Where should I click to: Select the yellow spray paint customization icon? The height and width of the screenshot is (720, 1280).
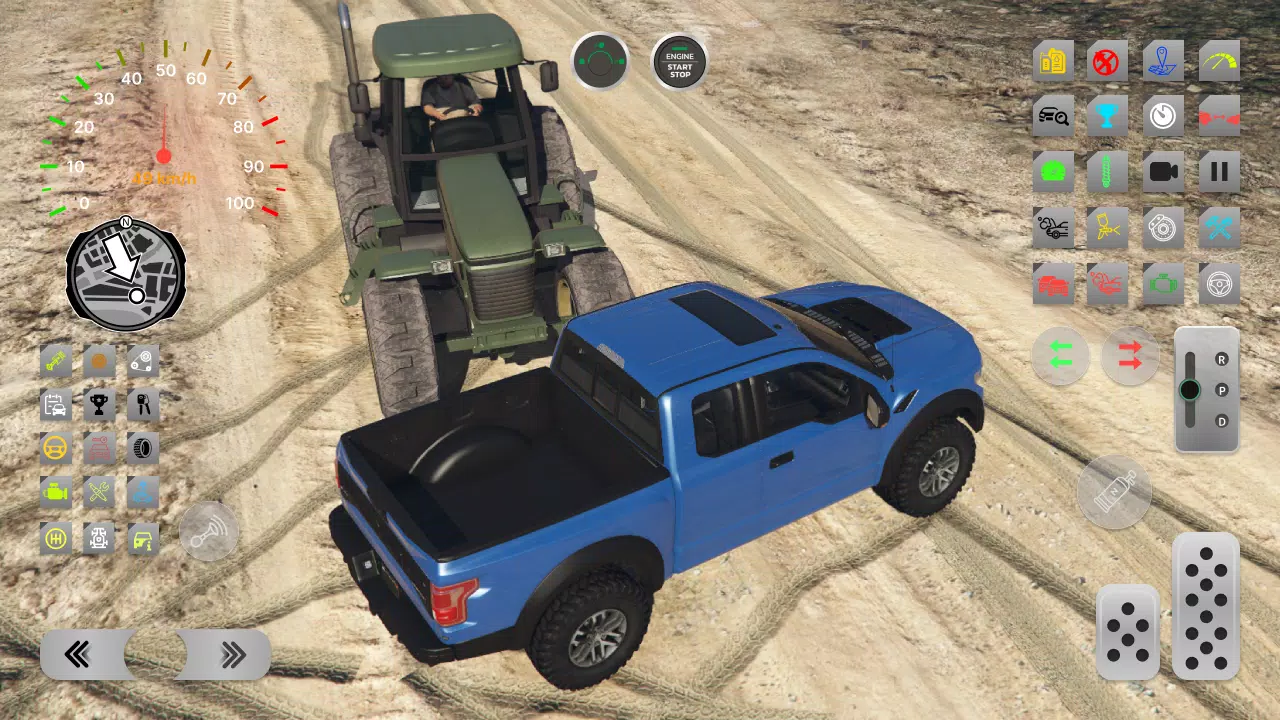tap(1108, 228)
